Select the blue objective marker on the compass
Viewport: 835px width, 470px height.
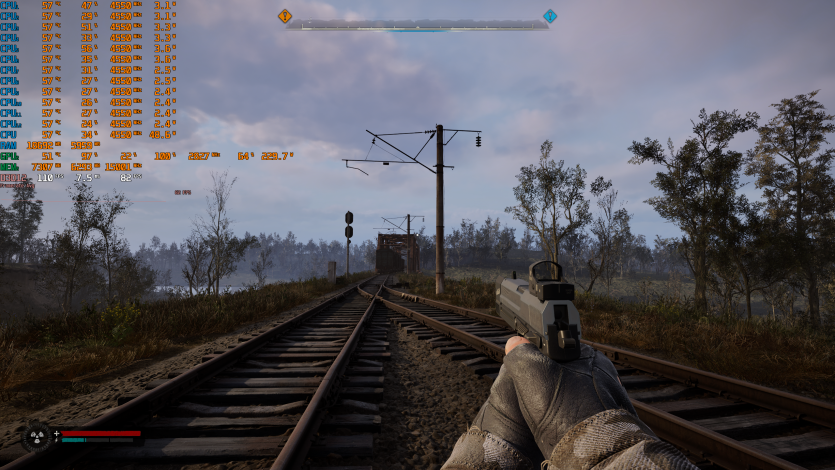(549, 16)
